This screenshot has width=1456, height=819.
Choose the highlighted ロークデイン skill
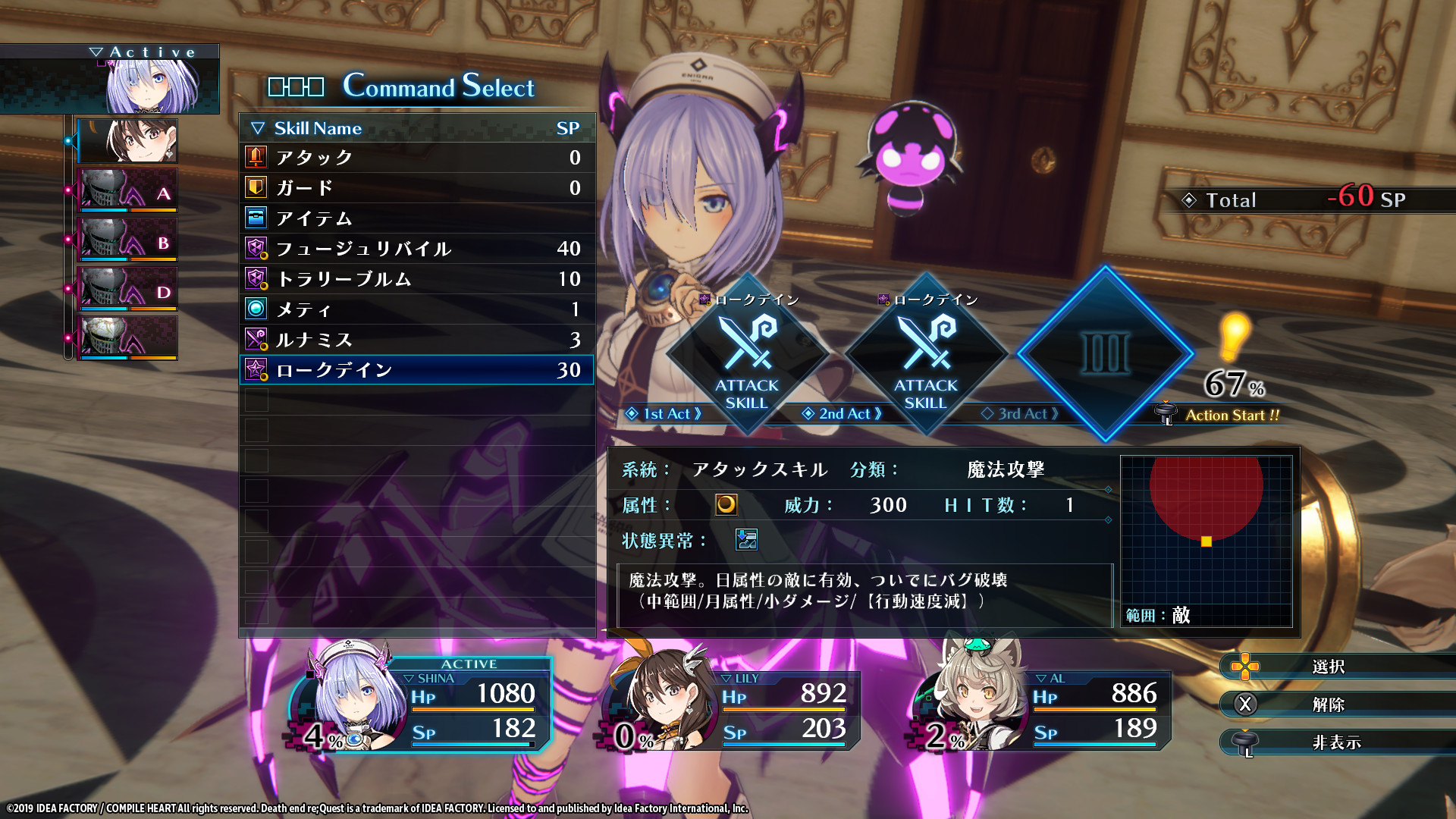[x=416, y=370]
